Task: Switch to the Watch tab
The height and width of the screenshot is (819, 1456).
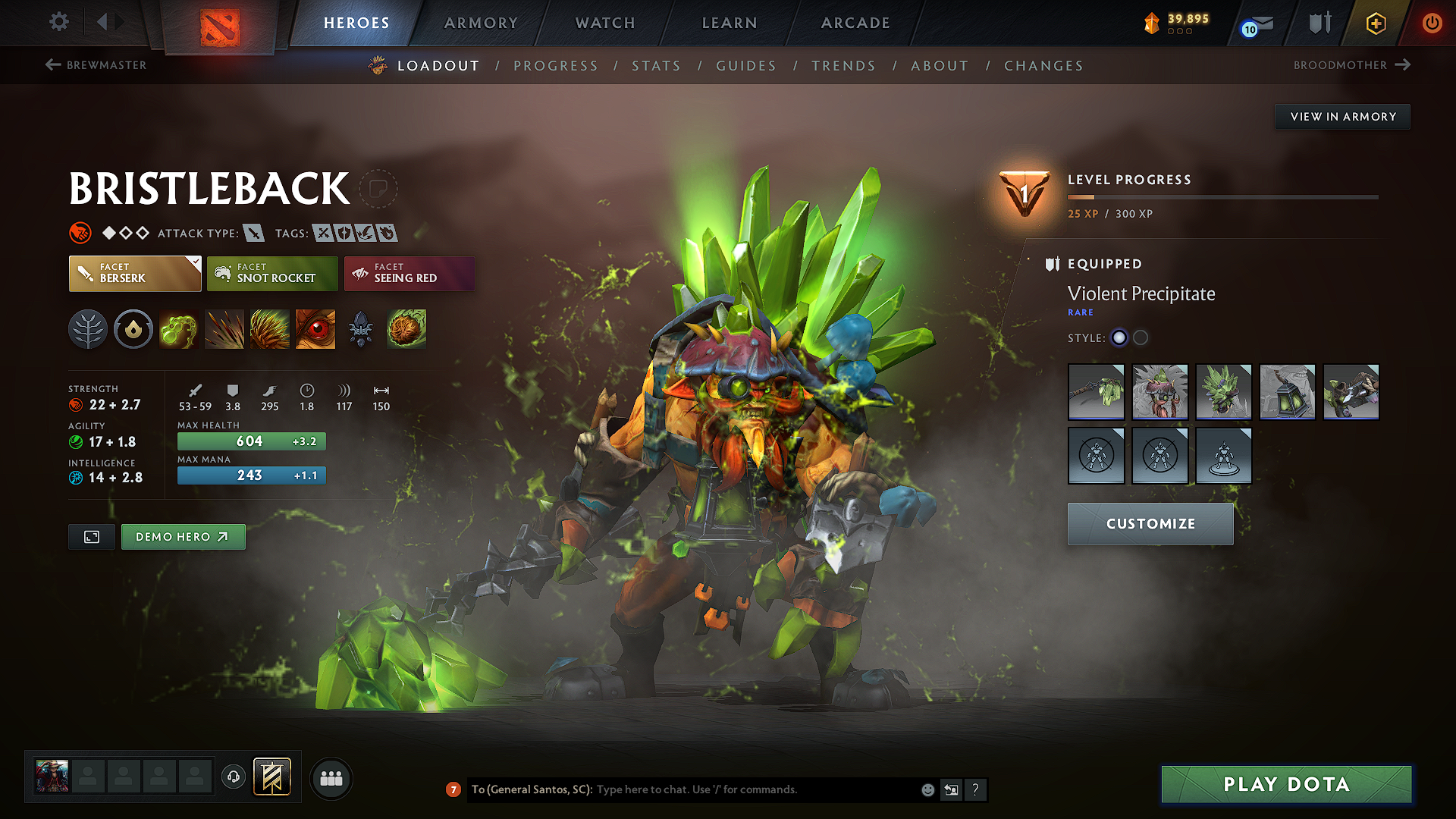Action: click(605, 23)
